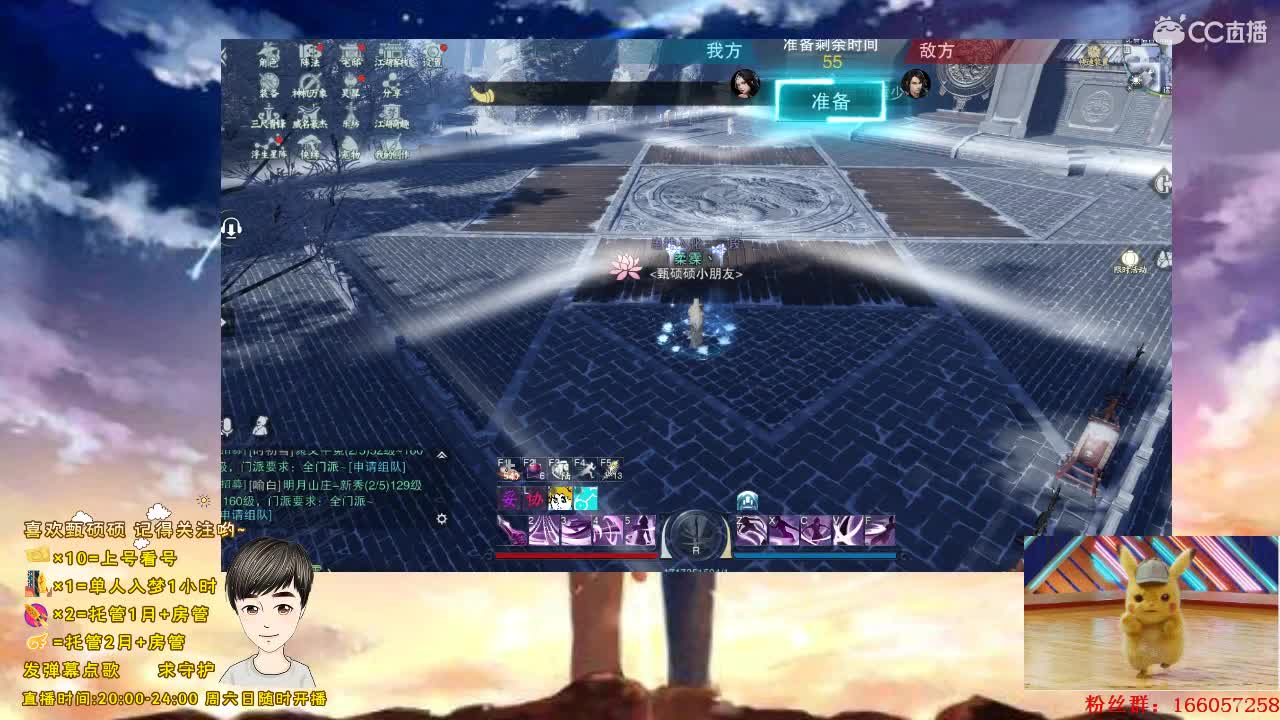This screenshot has width=1280, height=720.
Task: Open the 设置 (Settings) icon in the top menu
Action: click(434, 55)
